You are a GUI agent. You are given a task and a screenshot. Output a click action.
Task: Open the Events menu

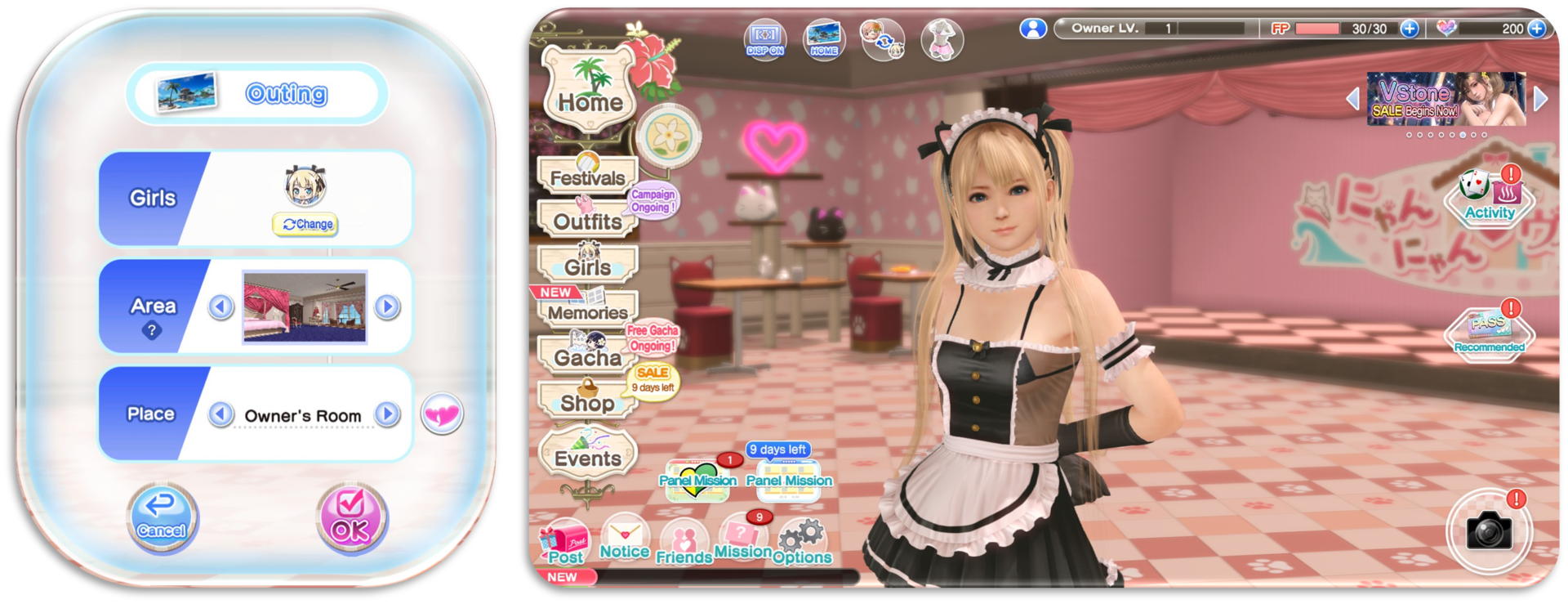[587, 457]
